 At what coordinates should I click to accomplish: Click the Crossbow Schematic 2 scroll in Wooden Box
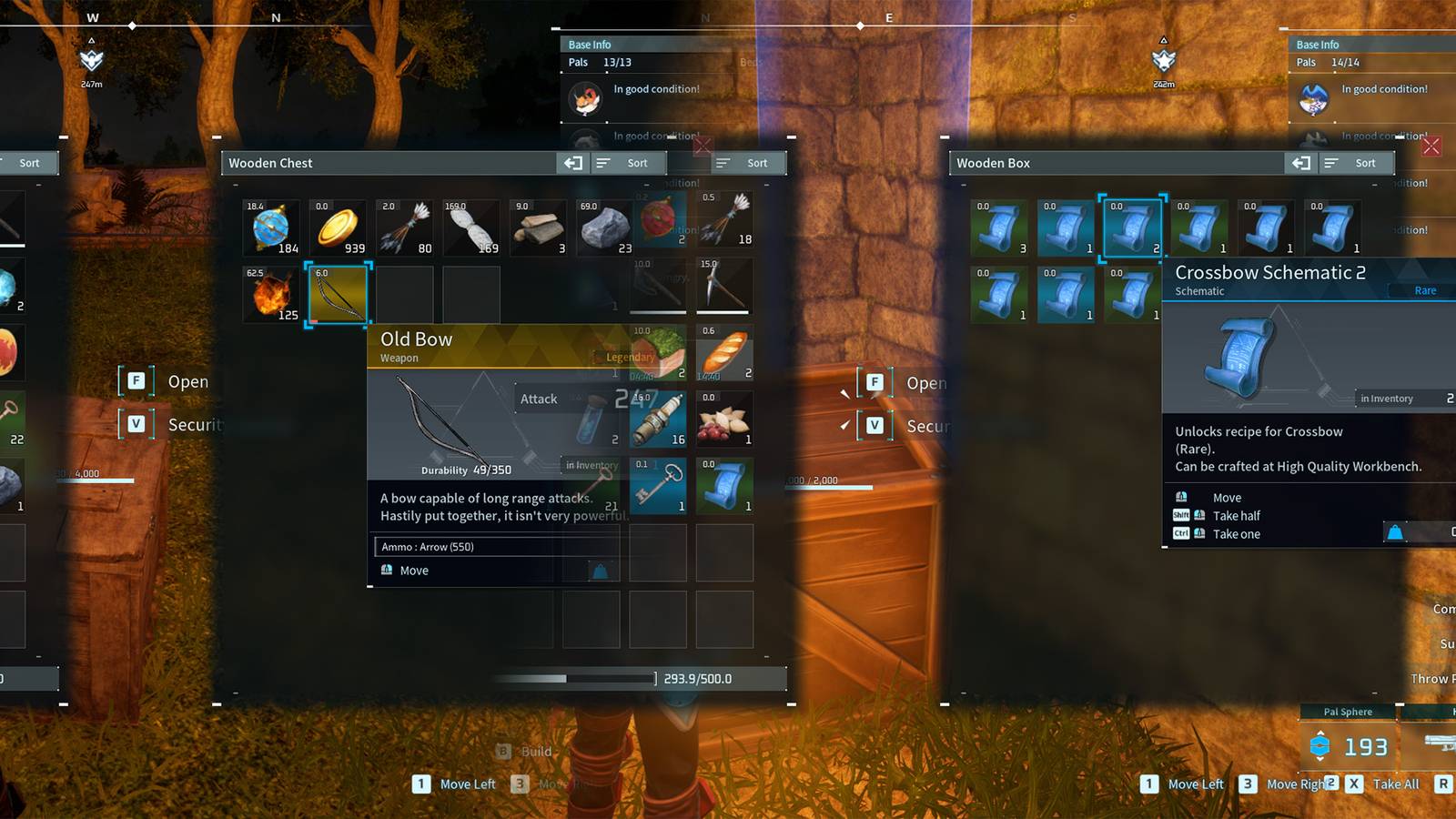pos(1131,229)
